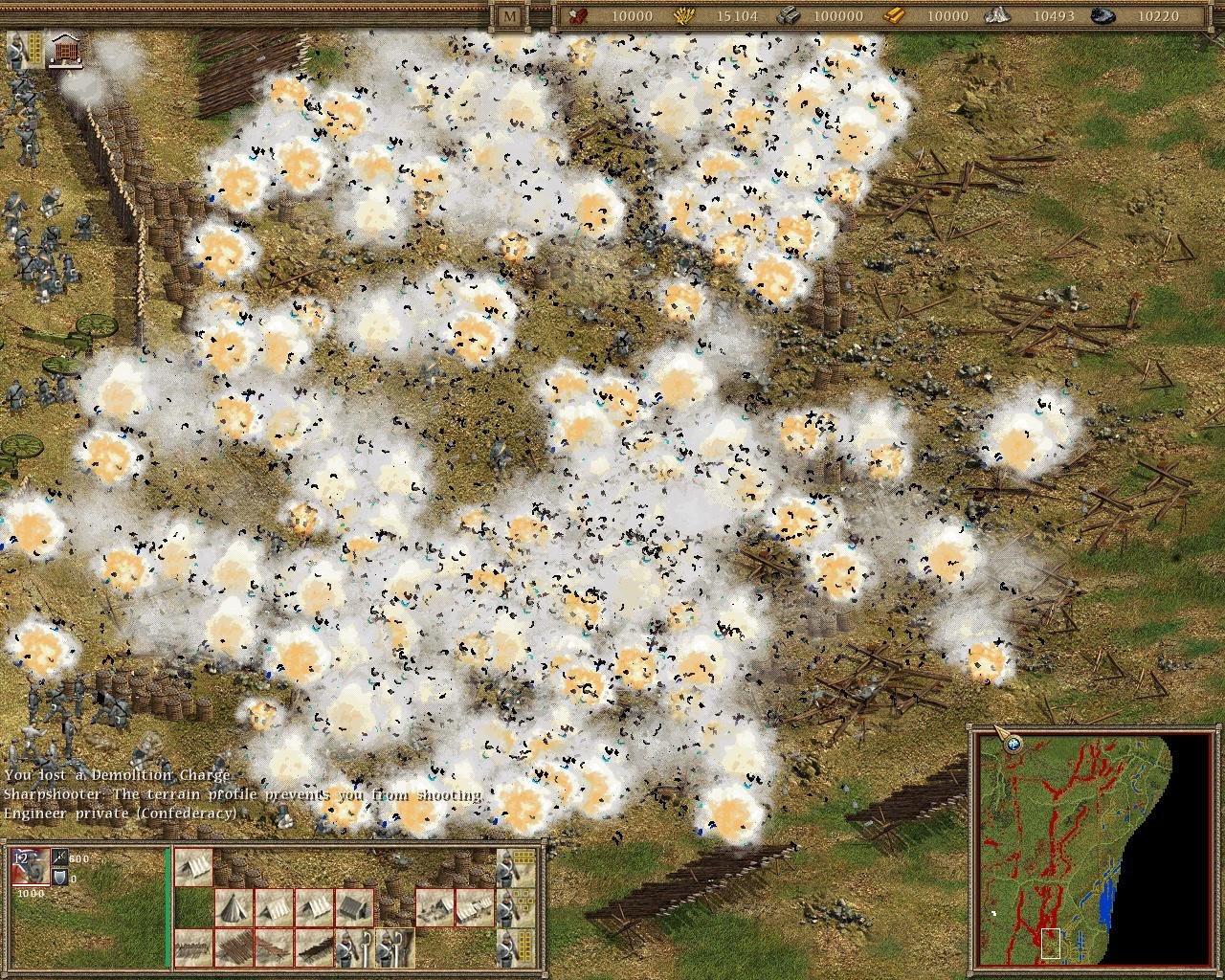Toggle the top soldier formation icon

click(517, 866)
